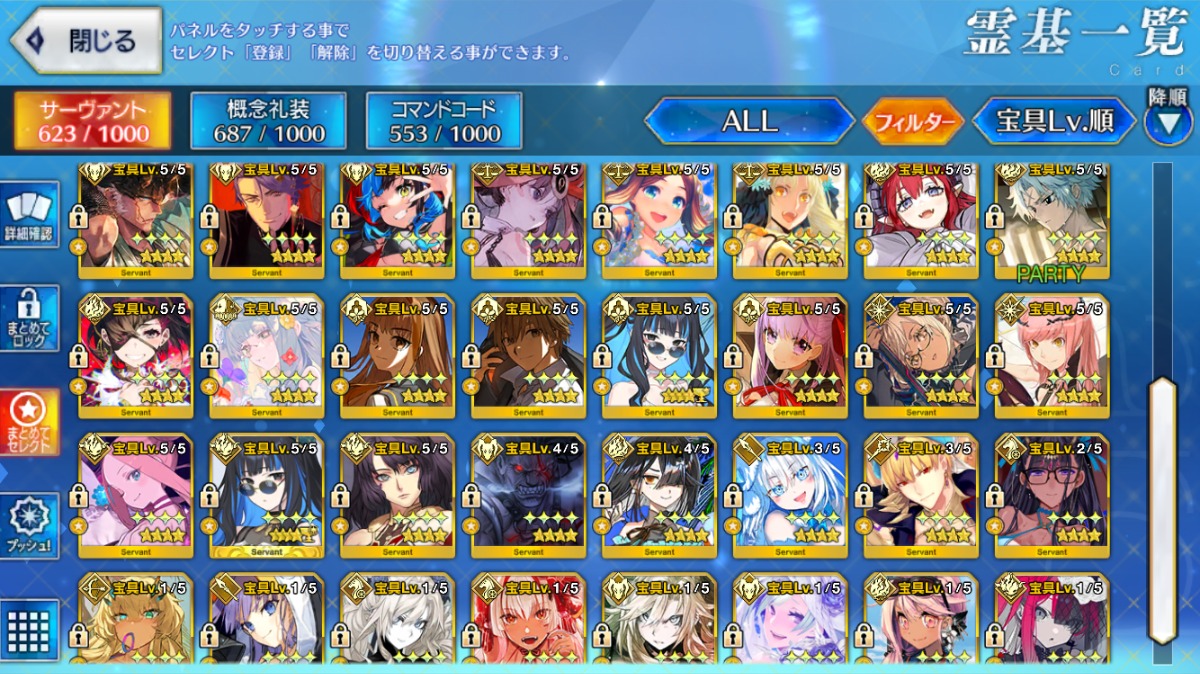Show the コマンドコード tab
The height and width of the screenshot is (674, 1200).
(444, 121)
